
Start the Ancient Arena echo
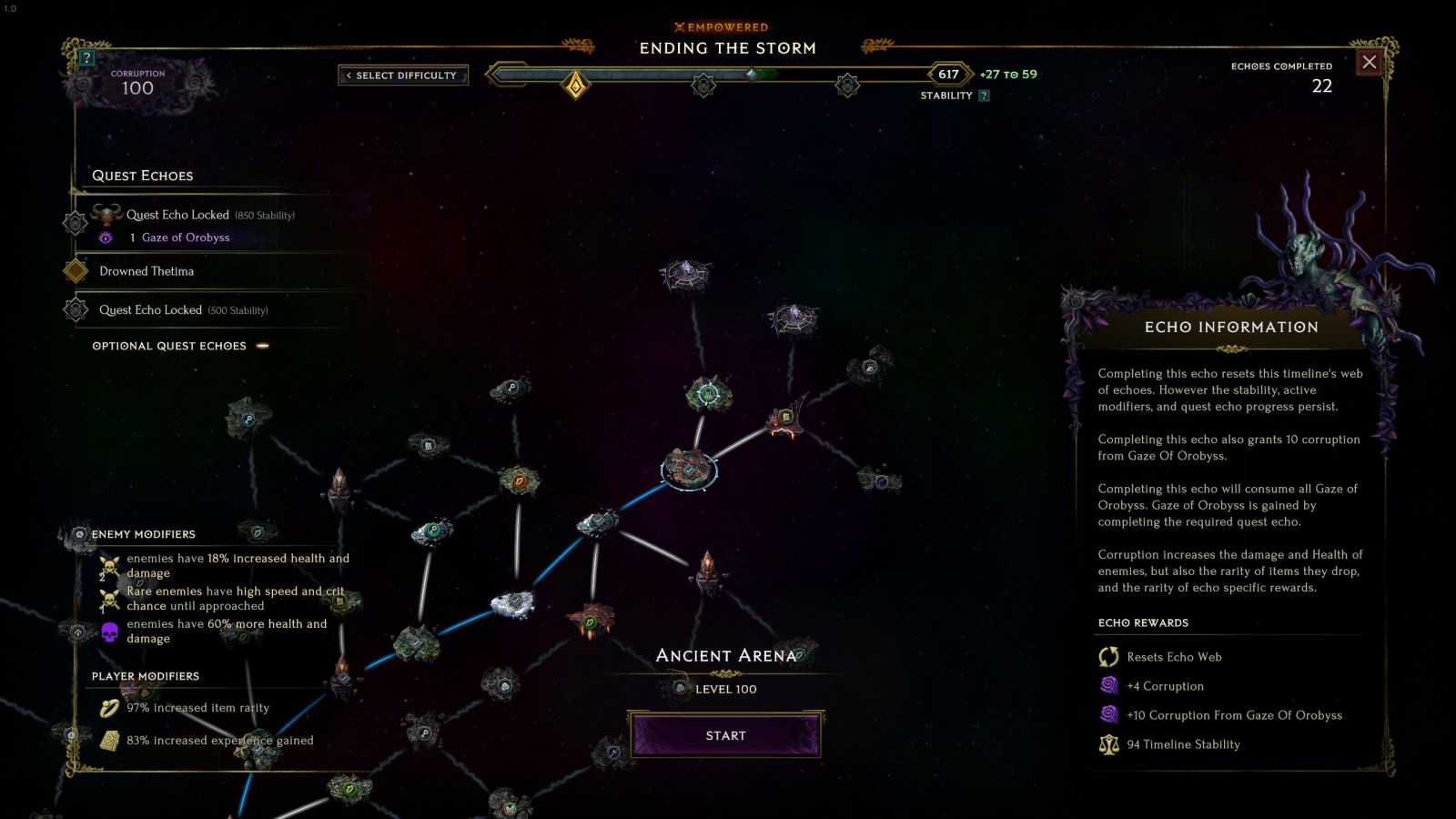[x=725, y=735]
